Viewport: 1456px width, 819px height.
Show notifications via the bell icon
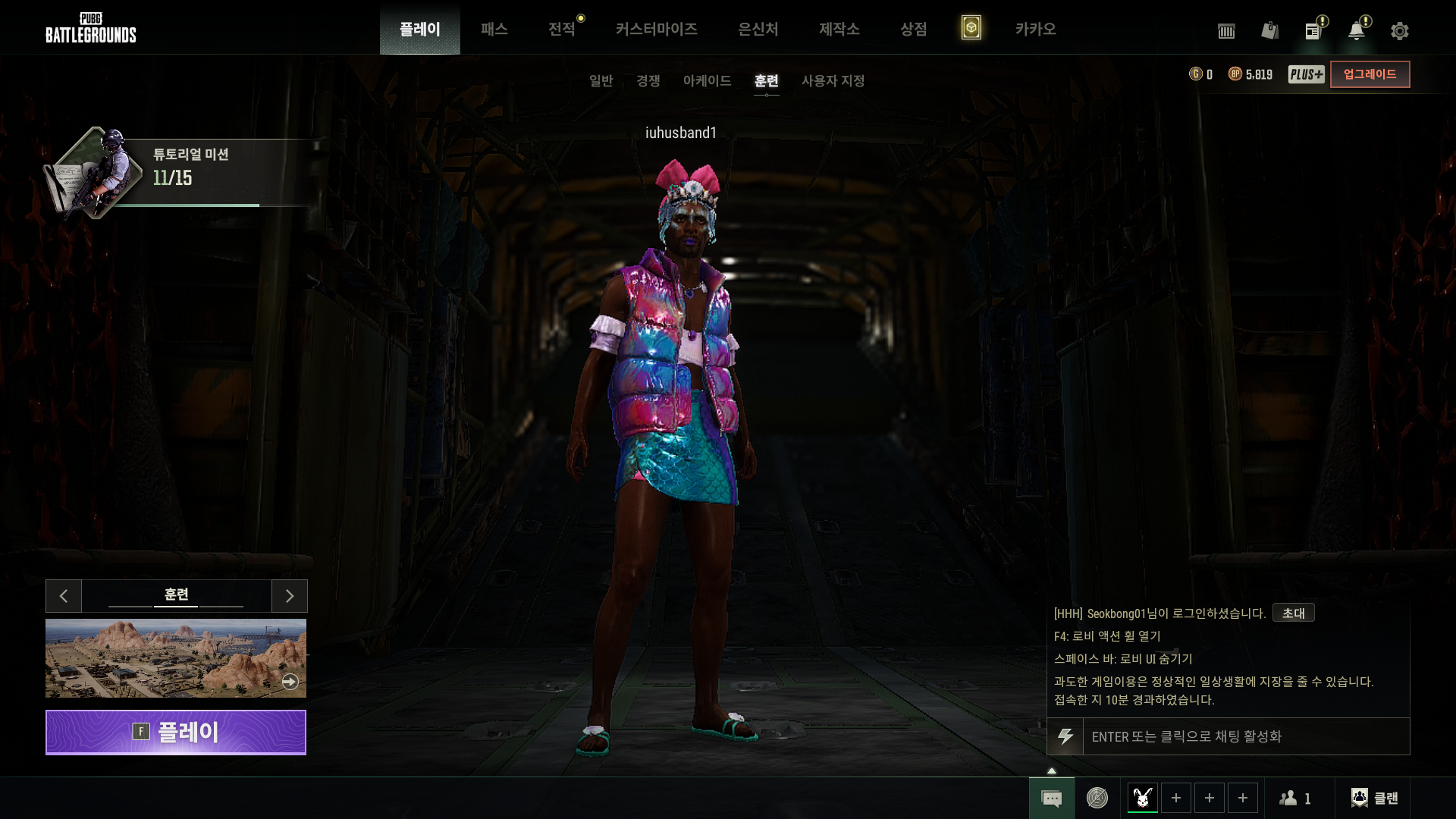1356,31
